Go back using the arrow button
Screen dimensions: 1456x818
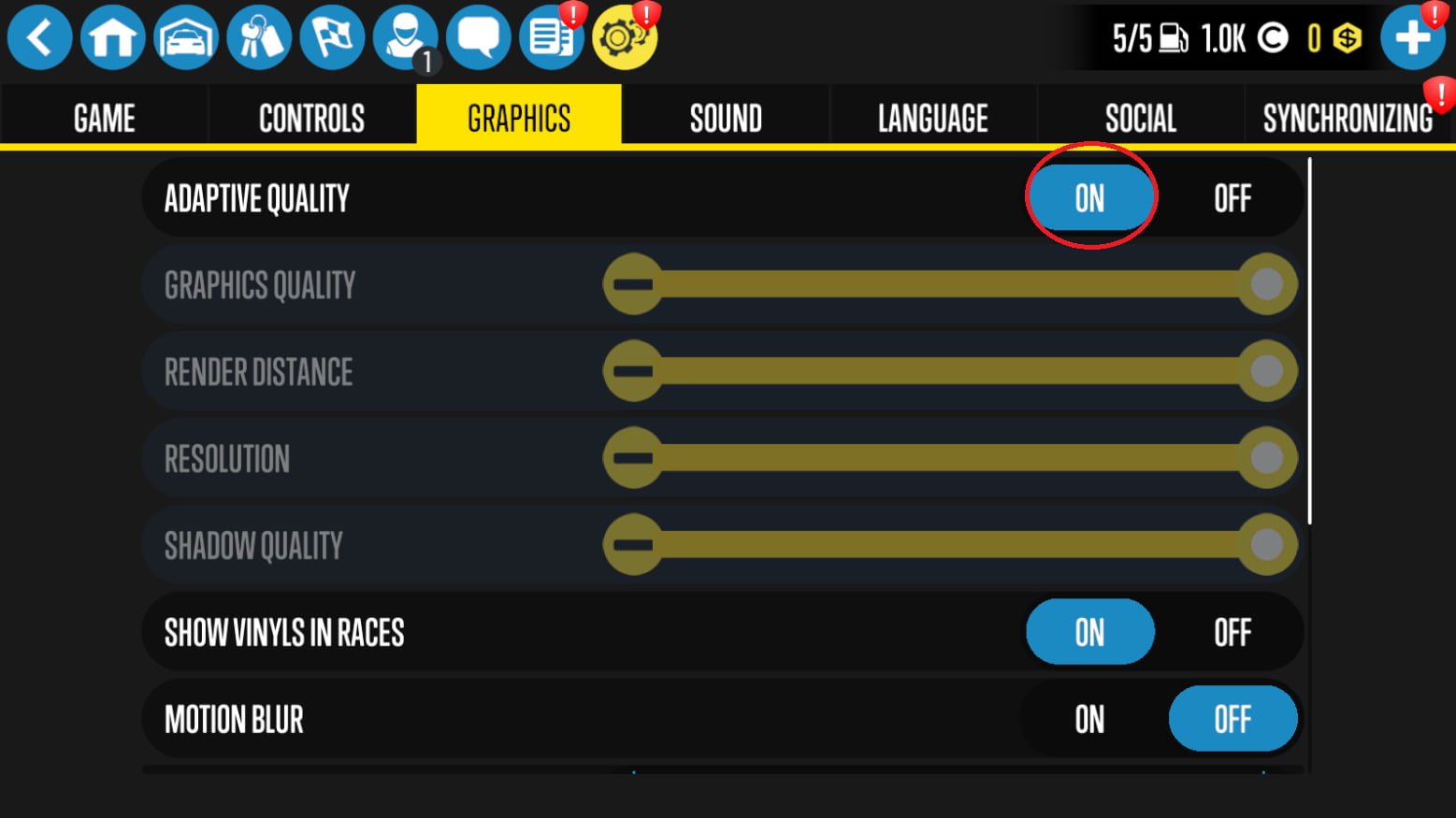click(39, 37)
